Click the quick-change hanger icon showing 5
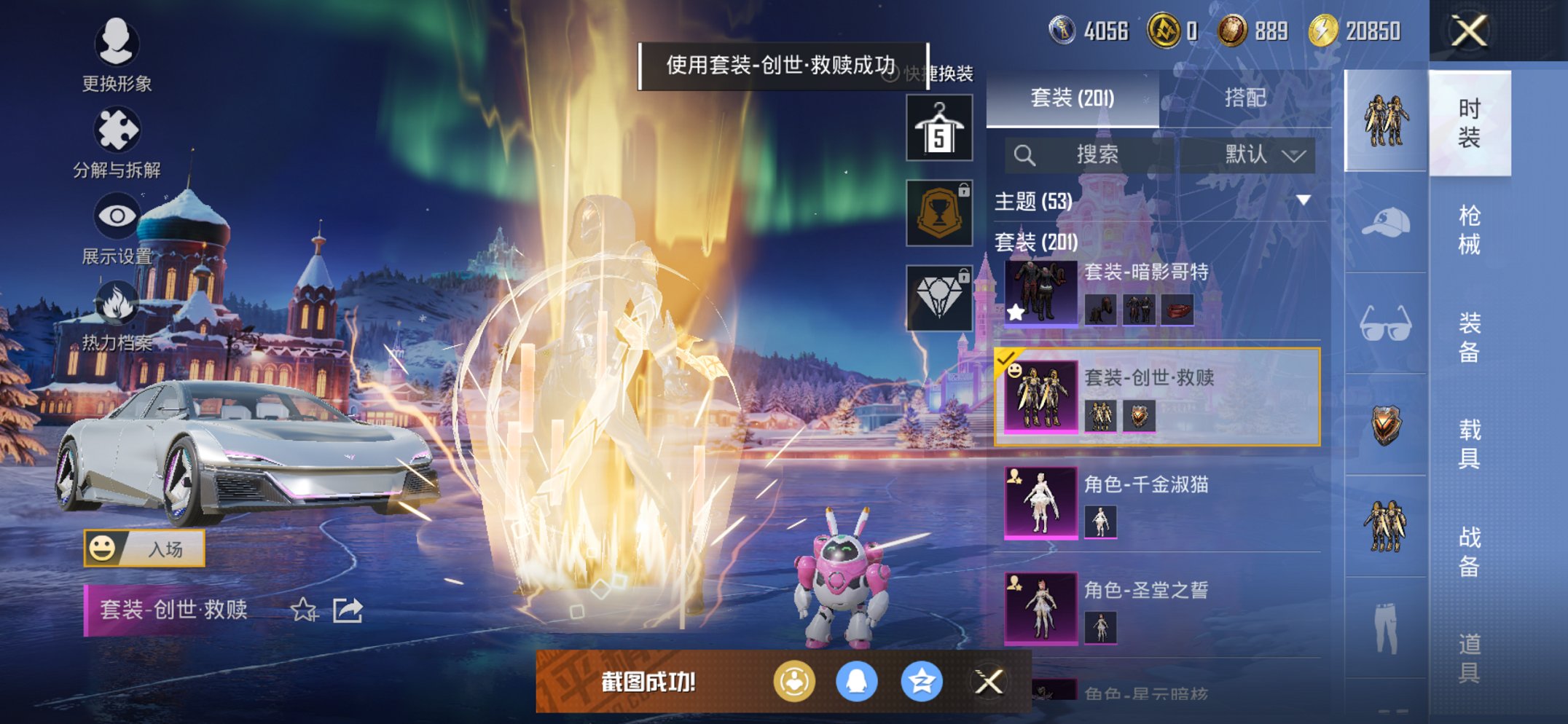This screenshot has height=724, width=1568. pos(938,127)
